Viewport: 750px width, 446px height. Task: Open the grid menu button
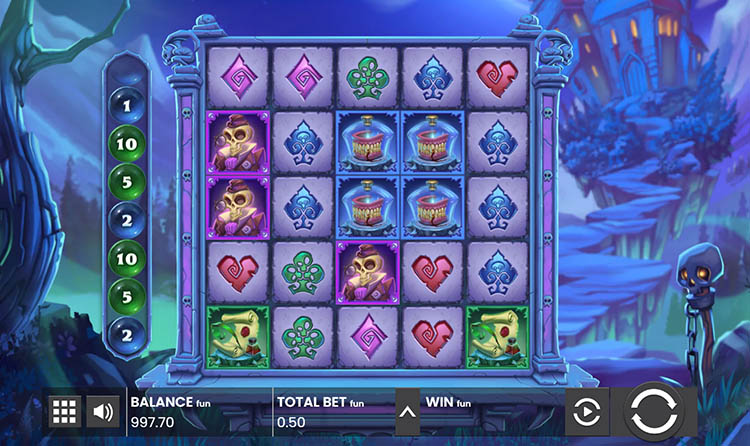64,411
